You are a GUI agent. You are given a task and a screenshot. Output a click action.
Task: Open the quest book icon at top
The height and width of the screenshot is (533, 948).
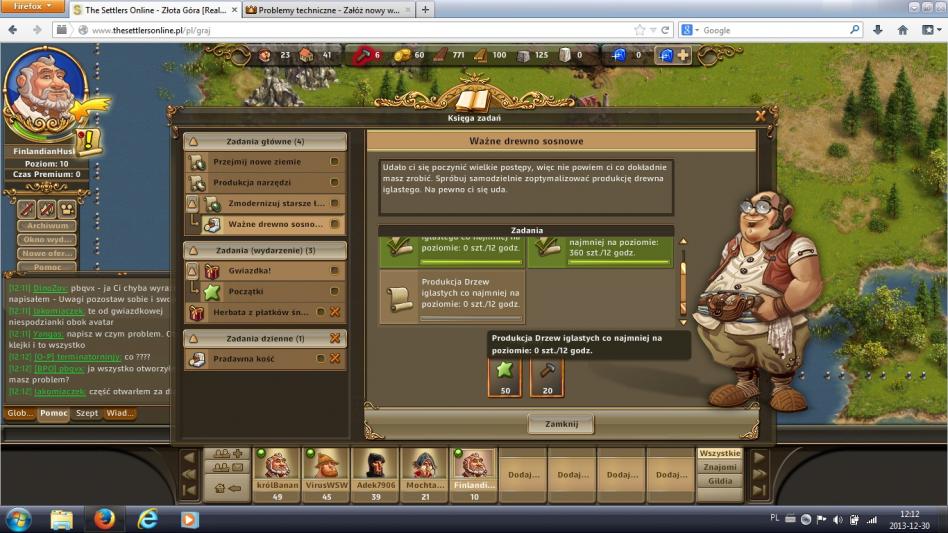click(x=472, y=98)
